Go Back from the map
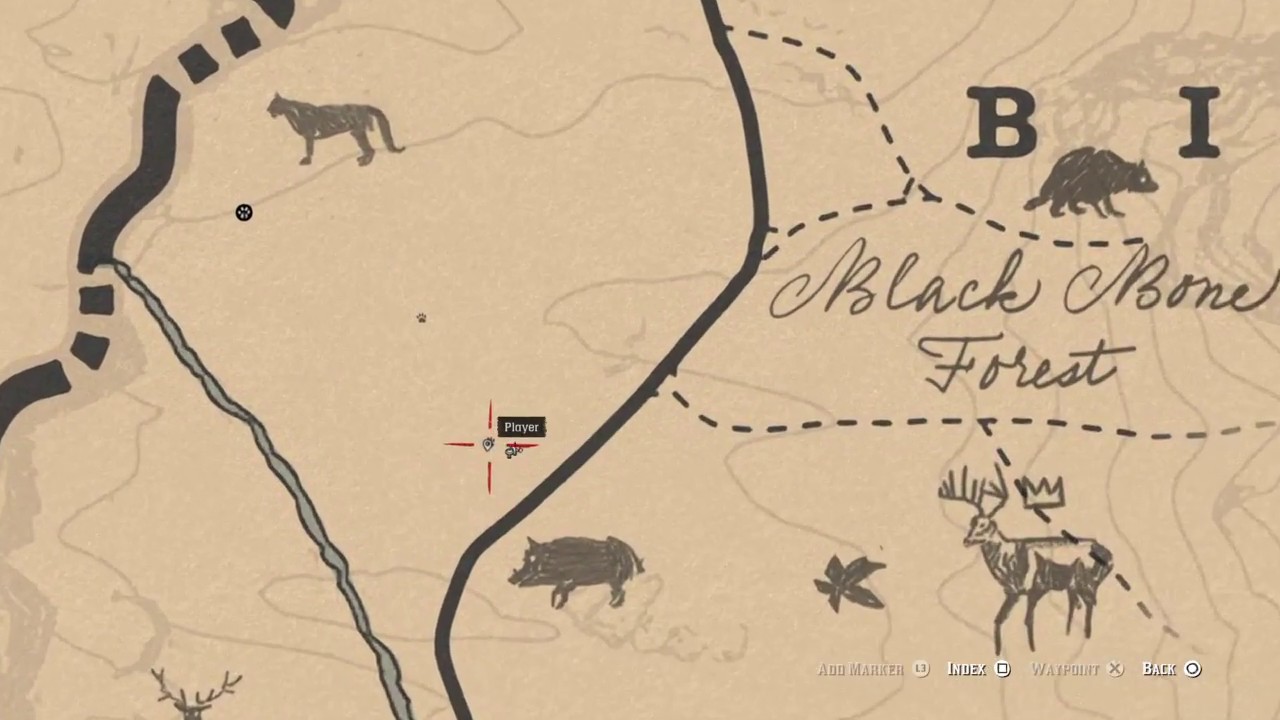Screen dimensions: 1280x720 click(x=1171, y=669)
